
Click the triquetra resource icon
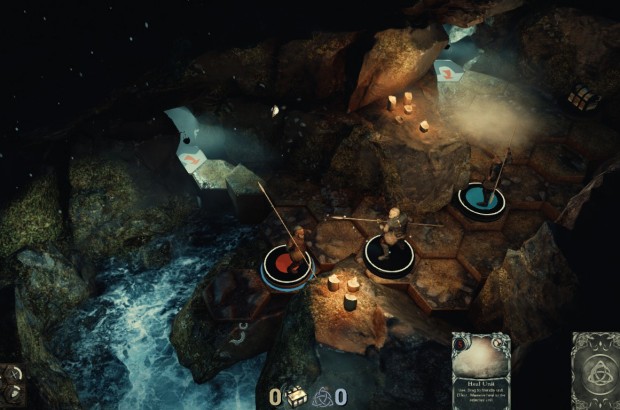(x=322, y=396)
